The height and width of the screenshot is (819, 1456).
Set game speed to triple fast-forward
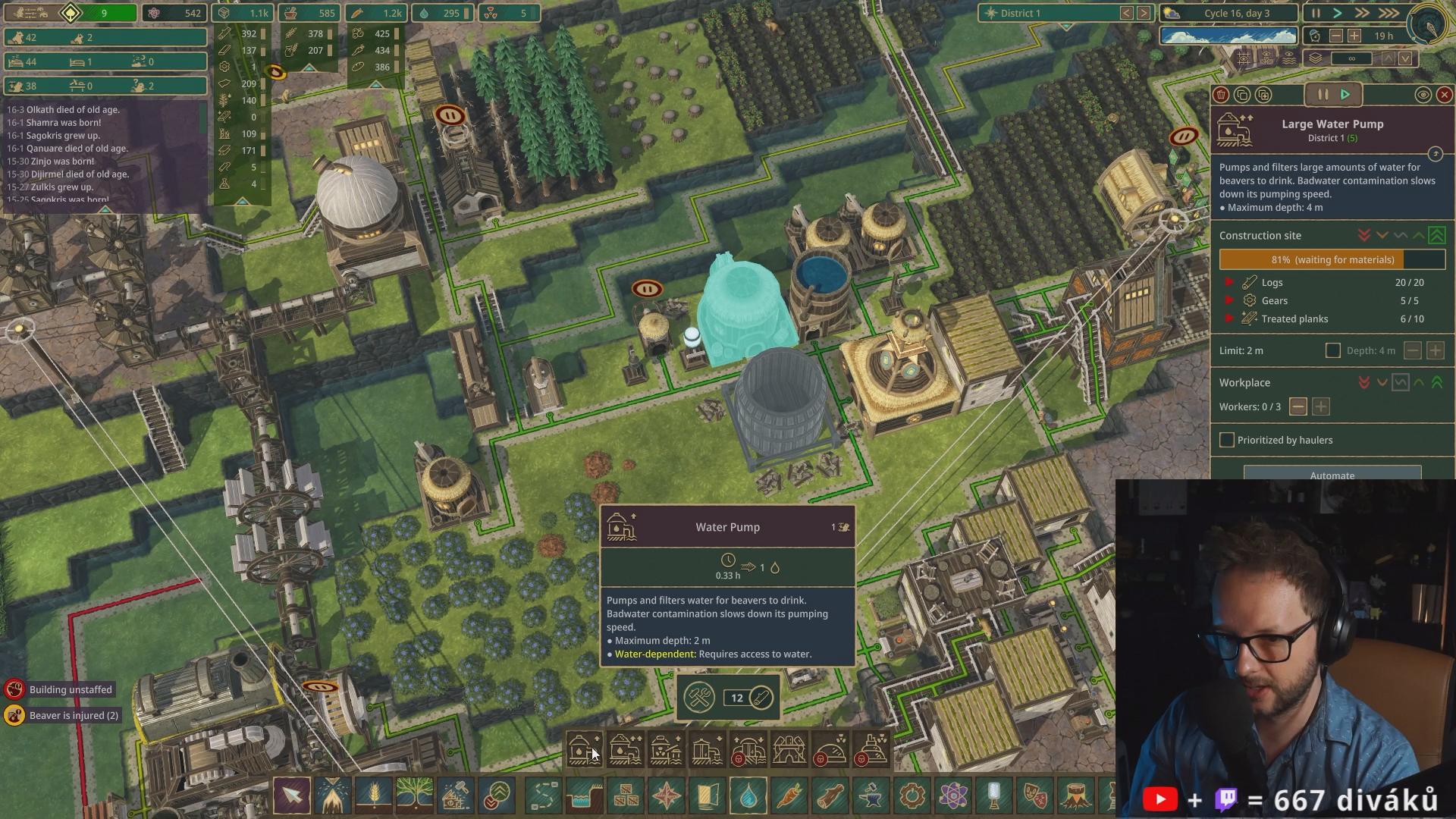click(x=1389, y=13)
